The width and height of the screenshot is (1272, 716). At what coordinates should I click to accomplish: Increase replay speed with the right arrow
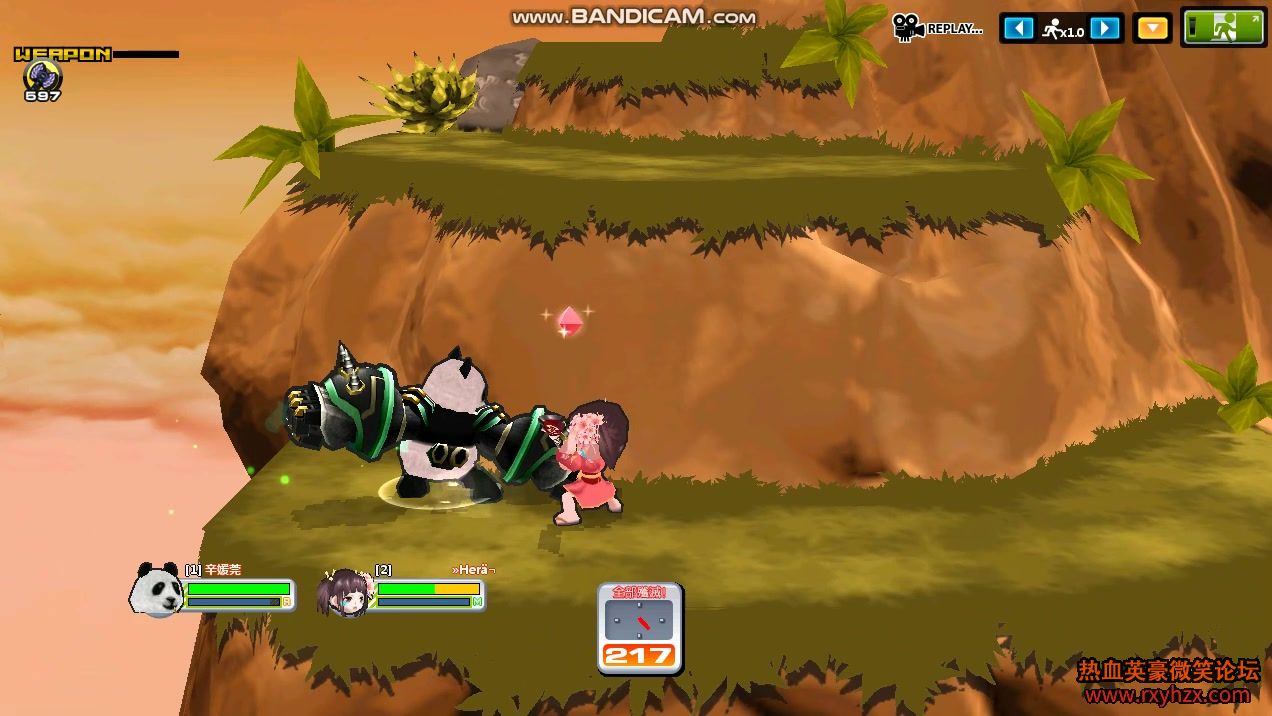(1105, 28)
